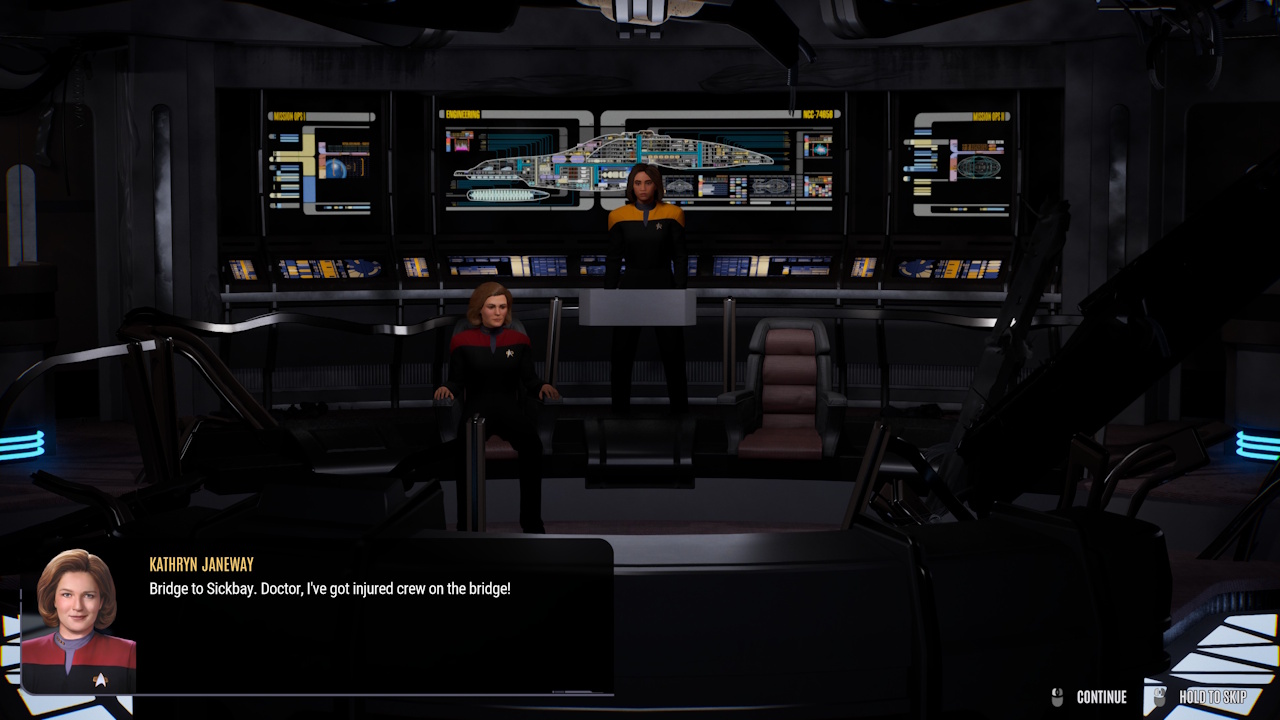Click the mouse icon next to CONTINUE
This screenshot has height=720, width=1280.
tap(1057, 697)
